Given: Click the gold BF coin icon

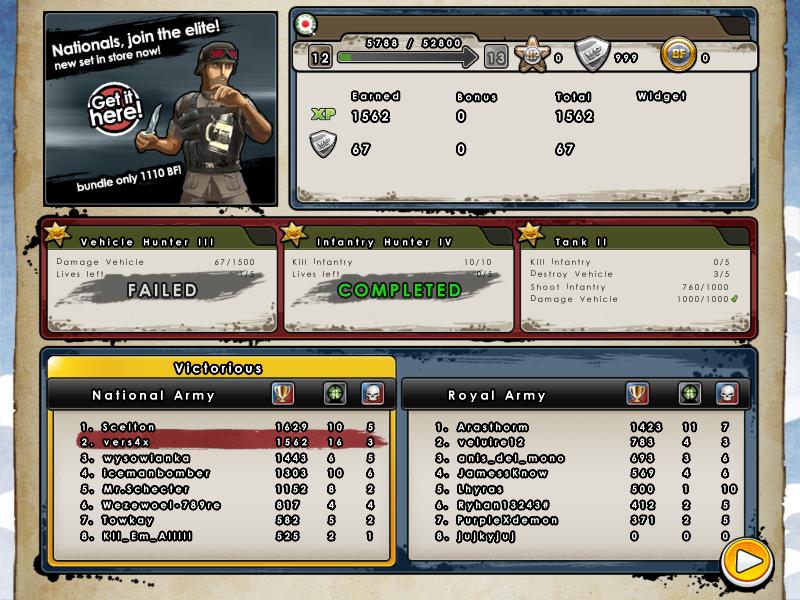Looking at the screenshot, I should click(x=678, y=56).
